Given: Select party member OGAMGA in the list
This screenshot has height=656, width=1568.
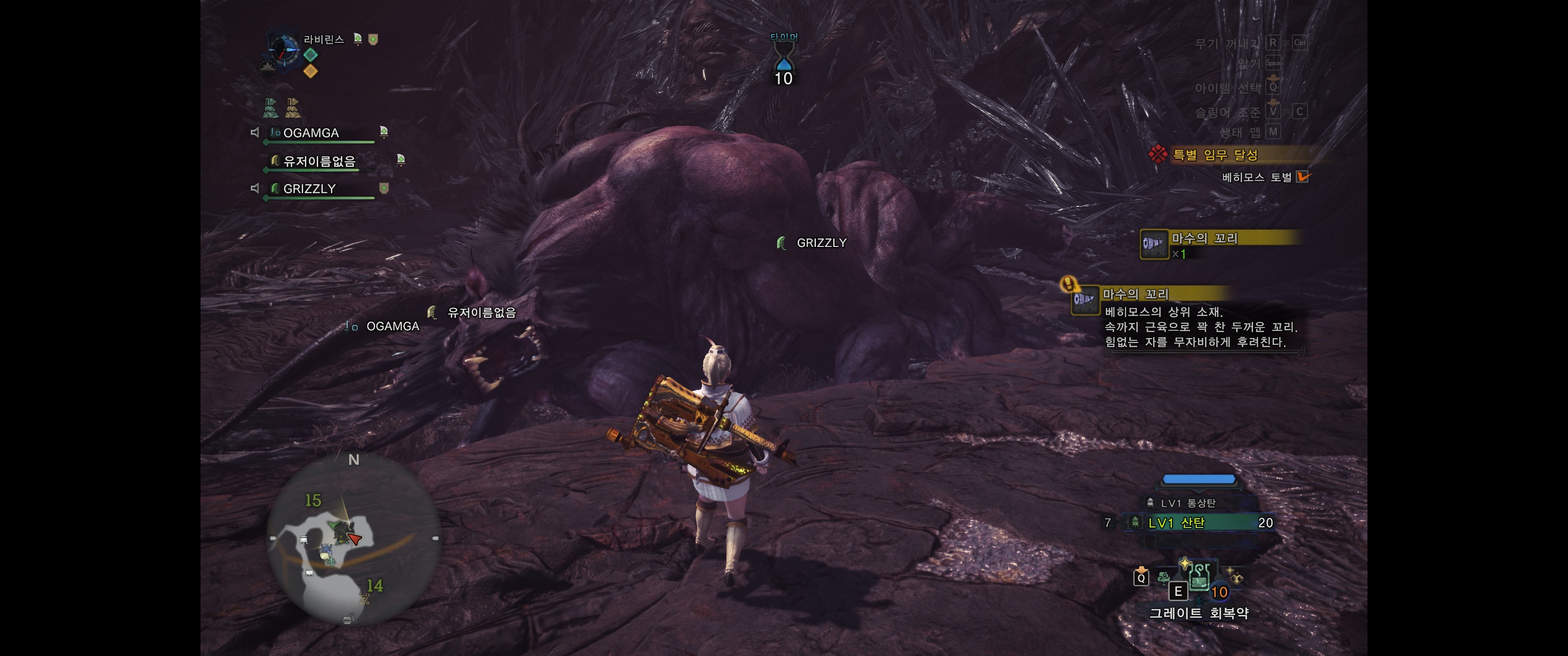Looking at the screenshot, I should pyautogui.click(x=312, y=133).
